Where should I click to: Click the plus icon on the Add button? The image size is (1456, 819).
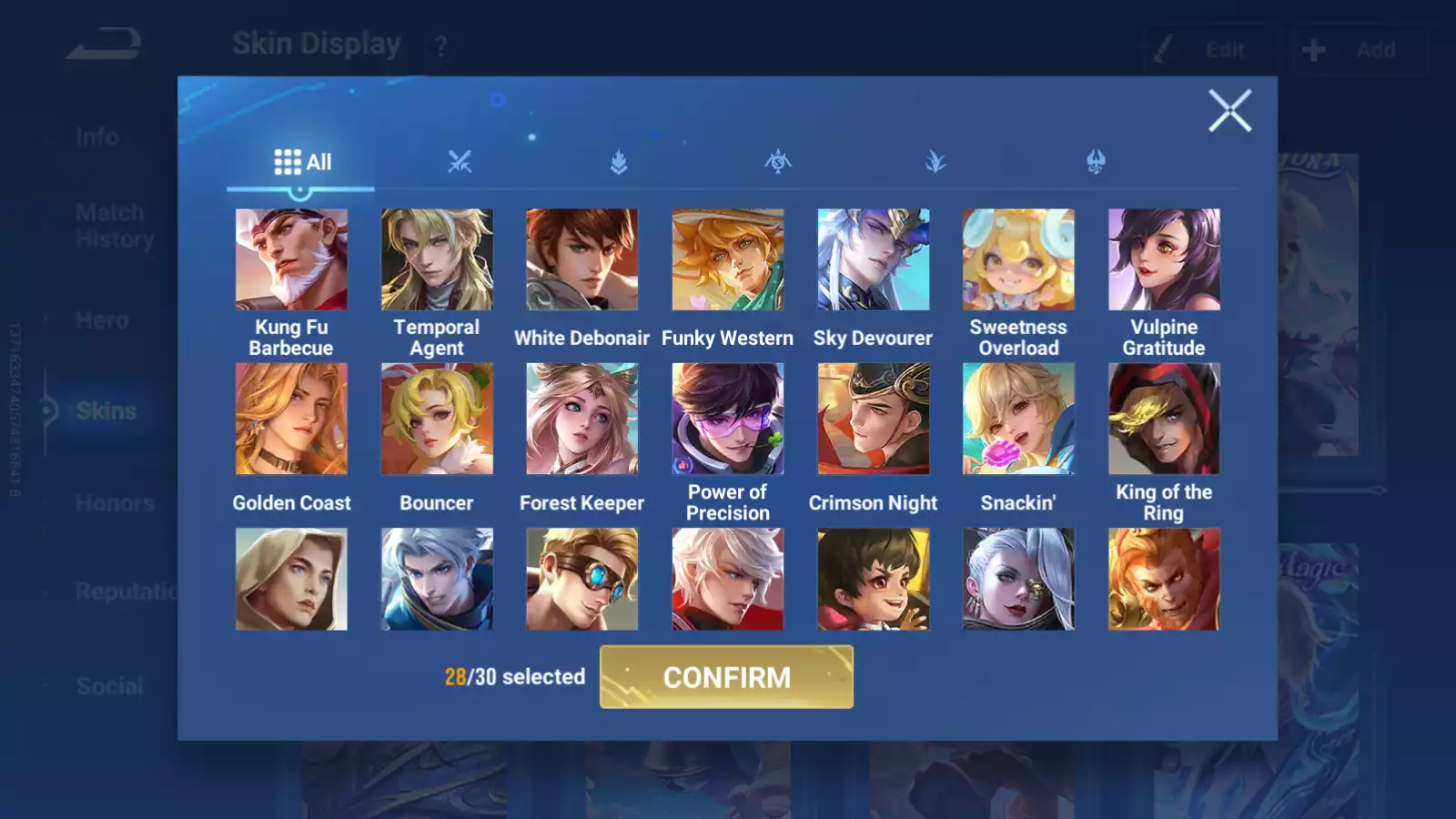1311,49
